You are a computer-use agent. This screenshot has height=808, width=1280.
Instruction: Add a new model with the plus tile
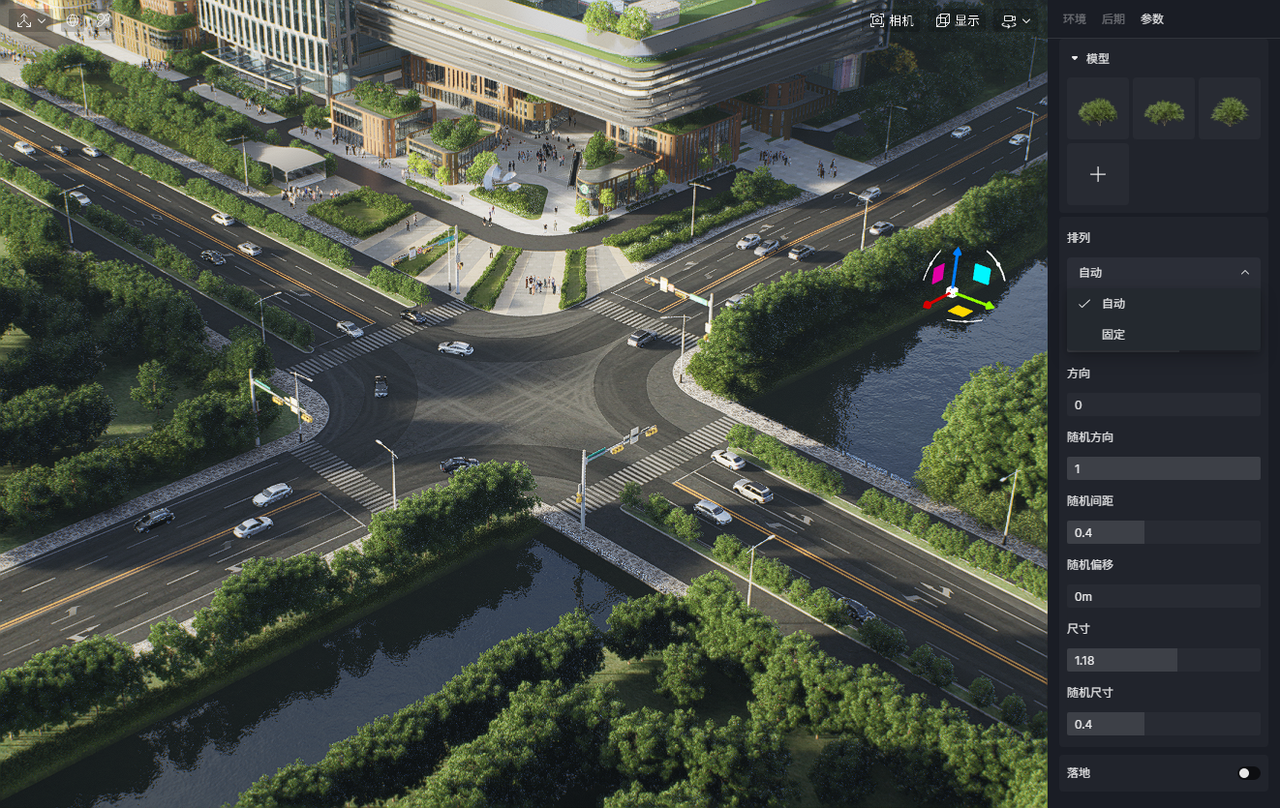tap(1098, 174)
